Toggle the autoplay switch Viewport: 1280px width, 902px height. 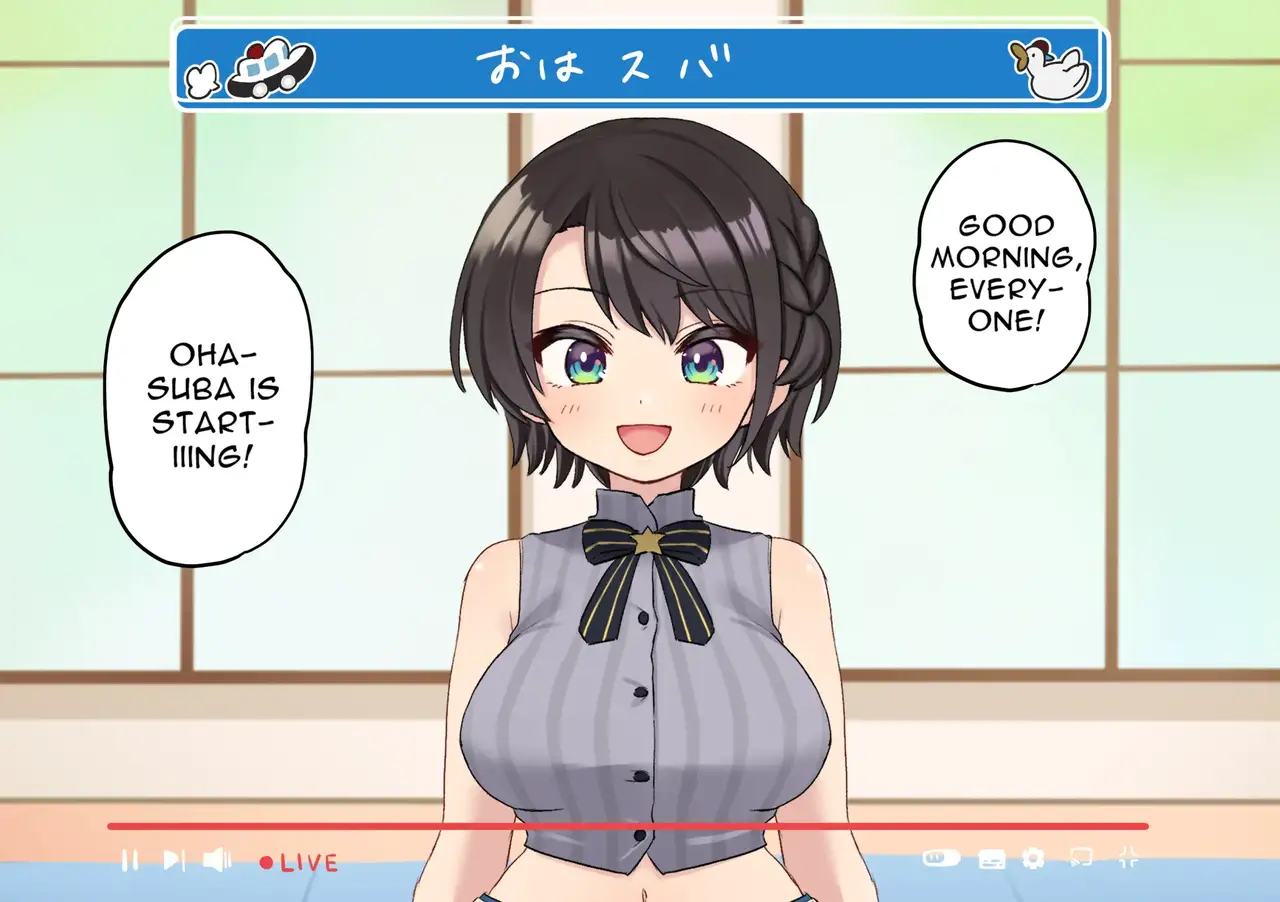(941, 858)
